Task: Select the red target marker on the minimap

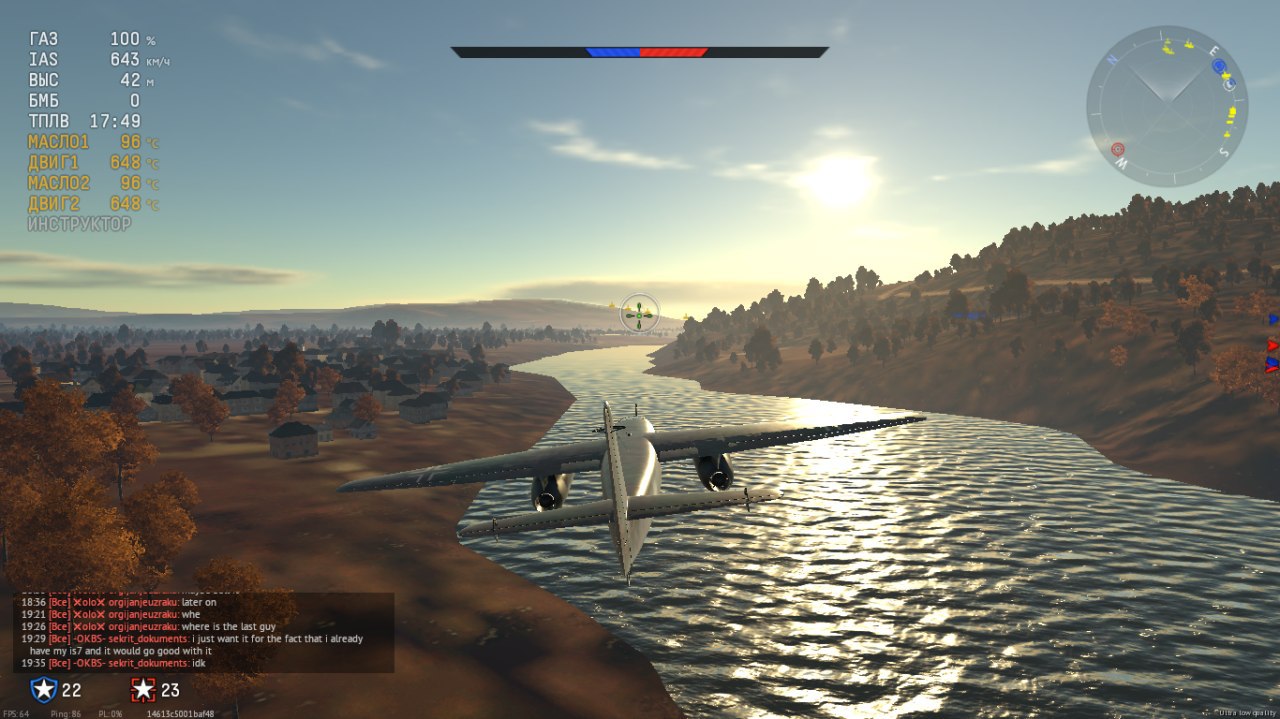Action: click(1118, 150)
